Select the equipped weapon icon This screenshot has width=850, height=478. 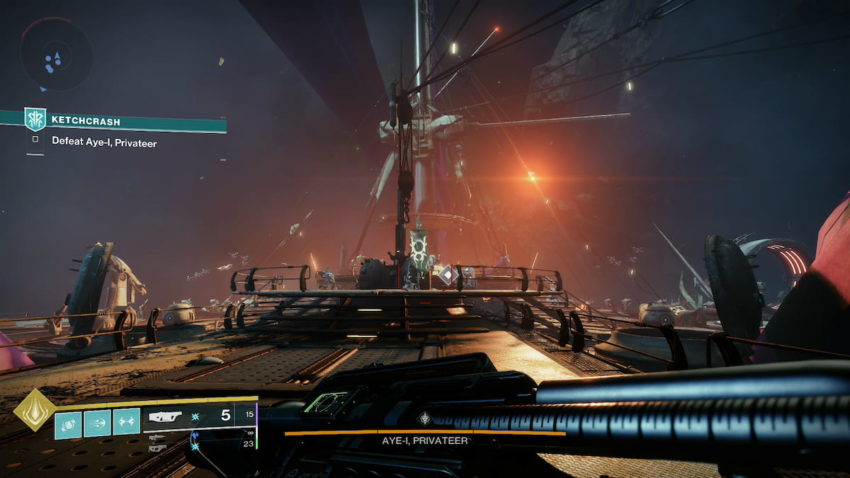coord(166,413)
